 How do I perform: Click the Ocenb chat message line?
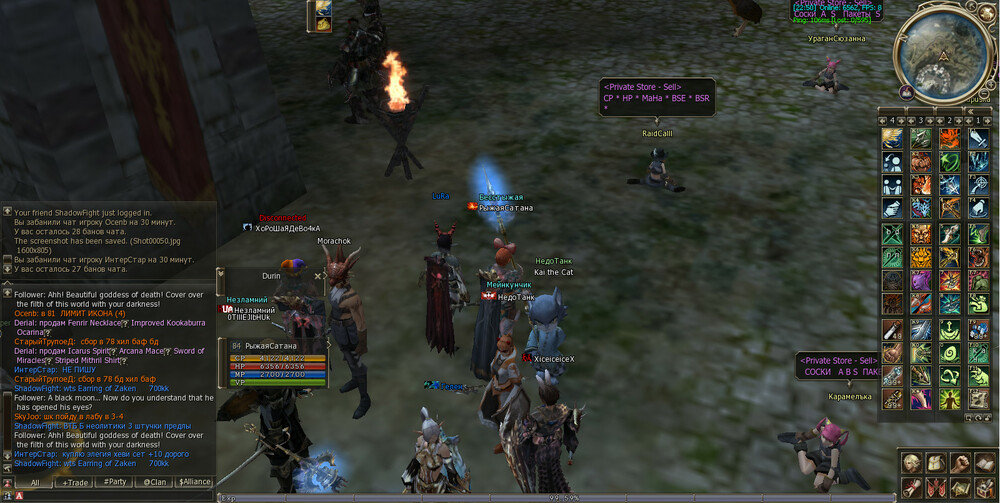pos(70,313)
